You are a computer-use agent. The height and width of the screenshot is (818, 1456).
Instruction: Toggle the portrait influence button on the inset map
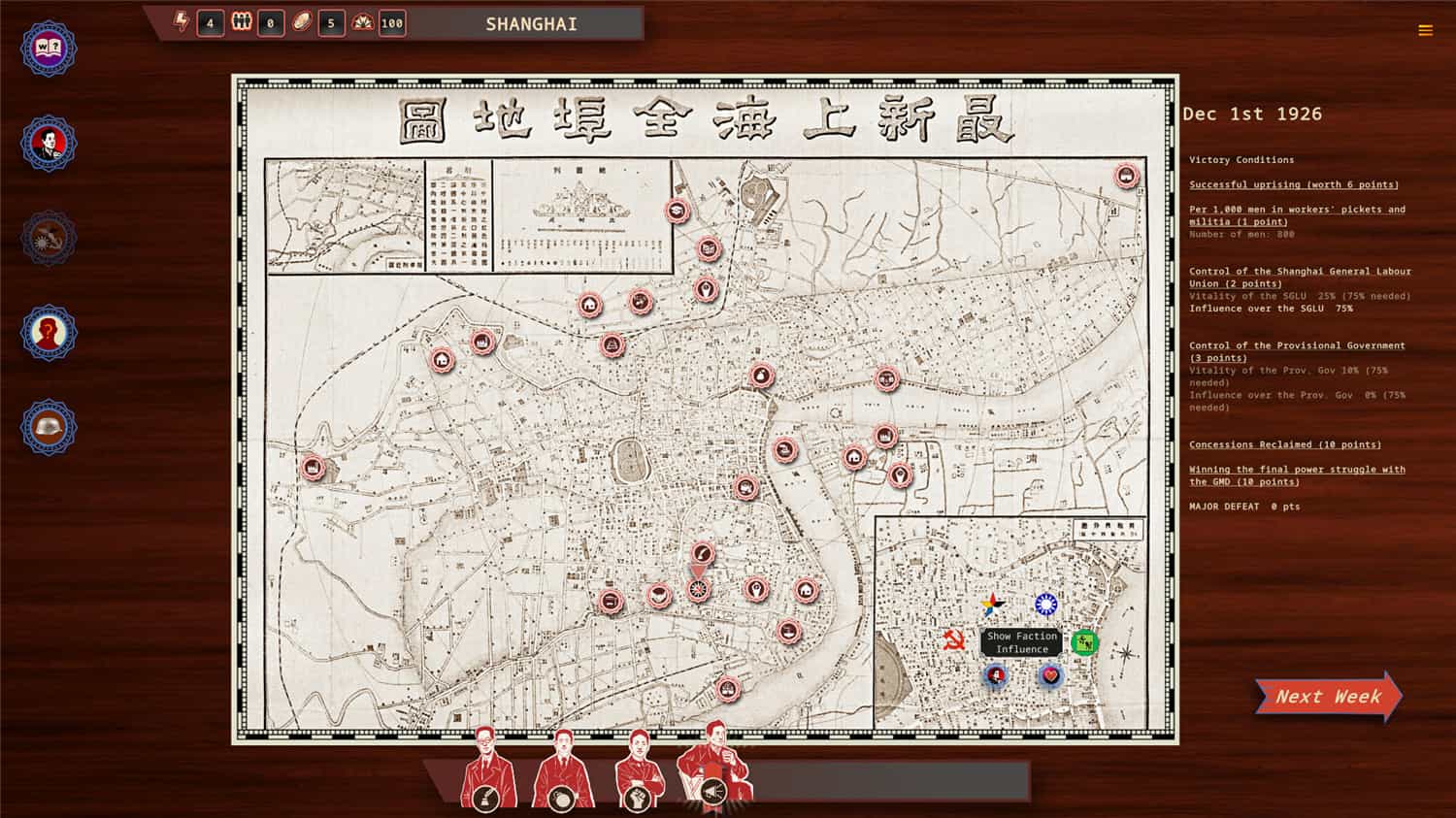[995, 676]
